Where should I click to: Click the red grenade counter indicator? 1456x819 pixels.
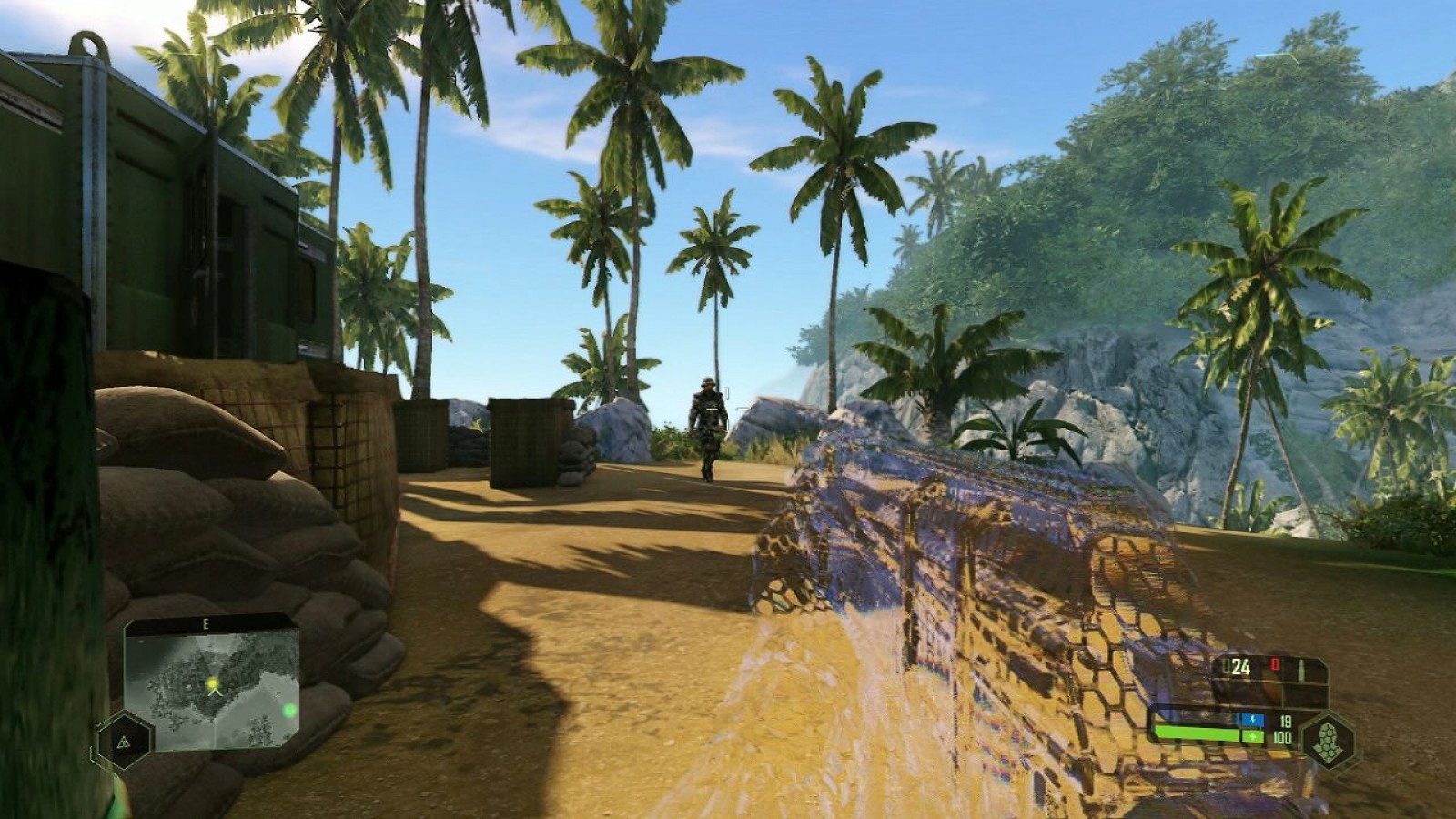coord(1274,665)
